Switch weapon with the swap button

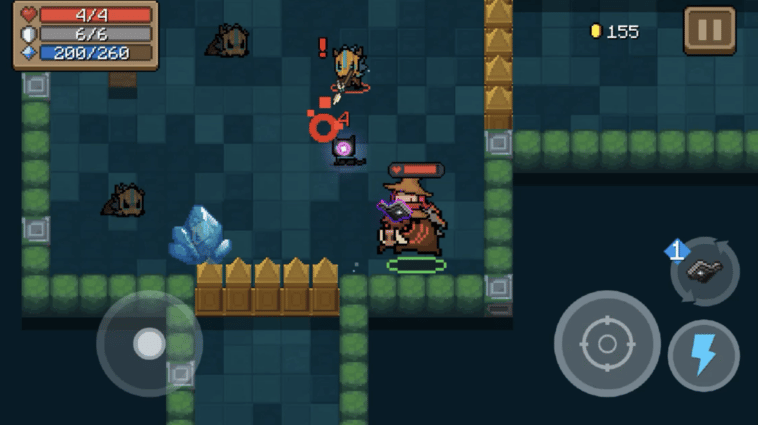705,271
